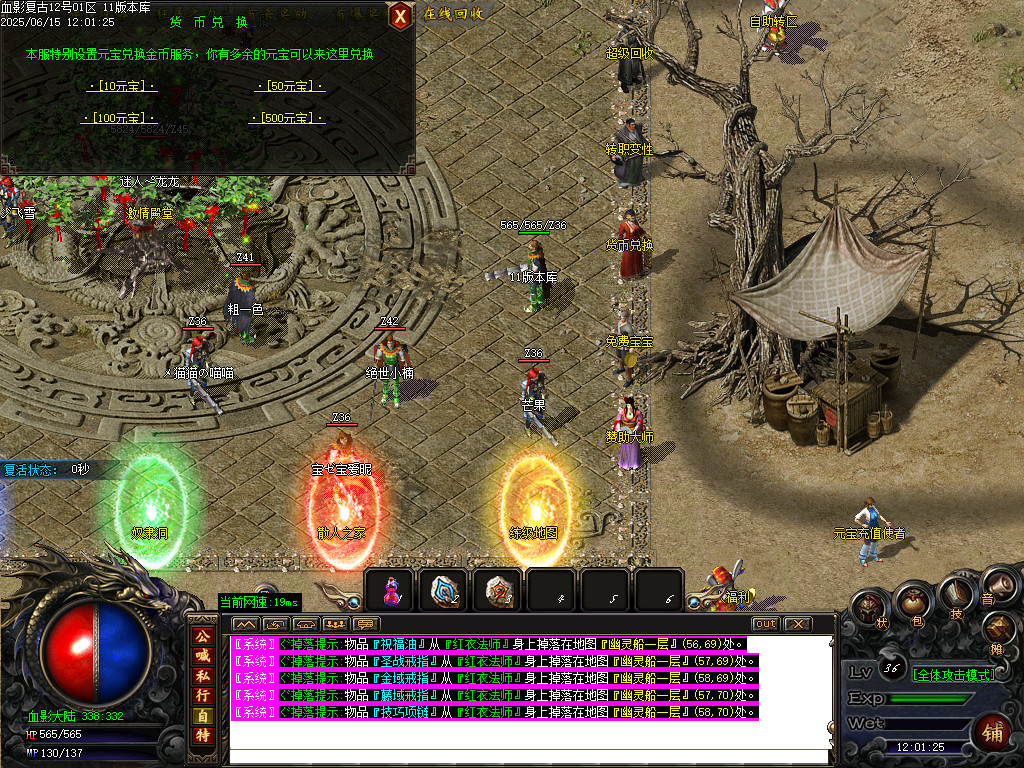1024x768 pixels.
Task: Change the 全体攻击模式 attack mode
Action: pyautogui.click(x=953, y=675)
